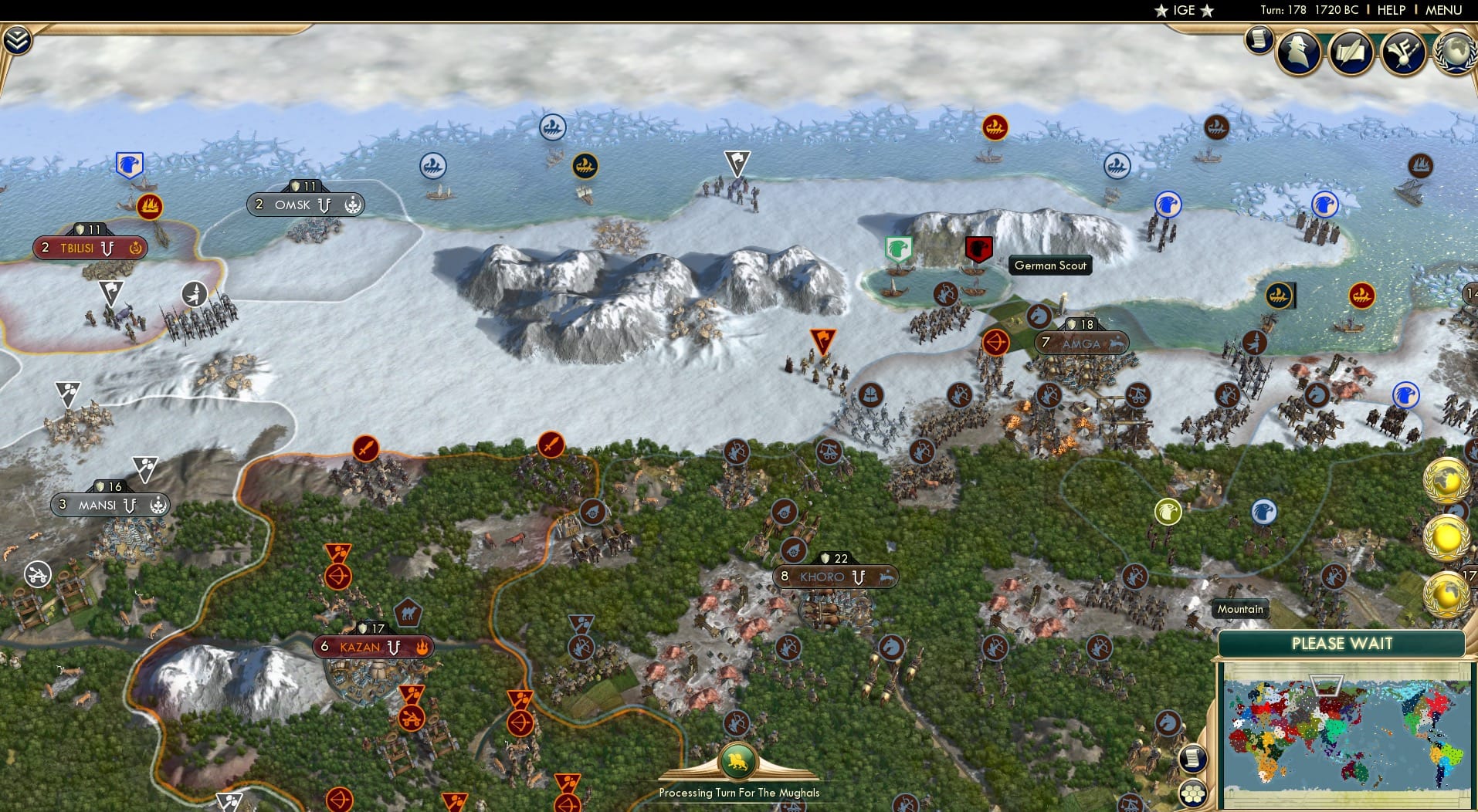This screenshot has width=1478, height=812.
Task: Click the map options scroll icon above the minimap
Action: [x=1194, y=758]
